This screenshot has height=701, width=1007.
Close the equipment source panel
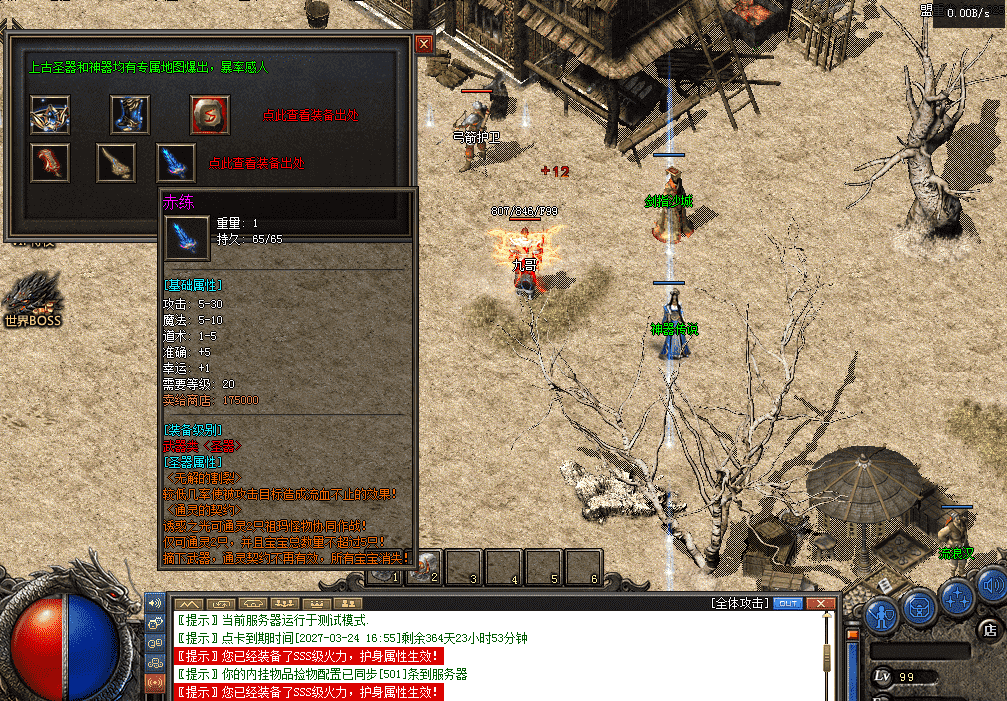pyautogui.click(x=424, y=44)
